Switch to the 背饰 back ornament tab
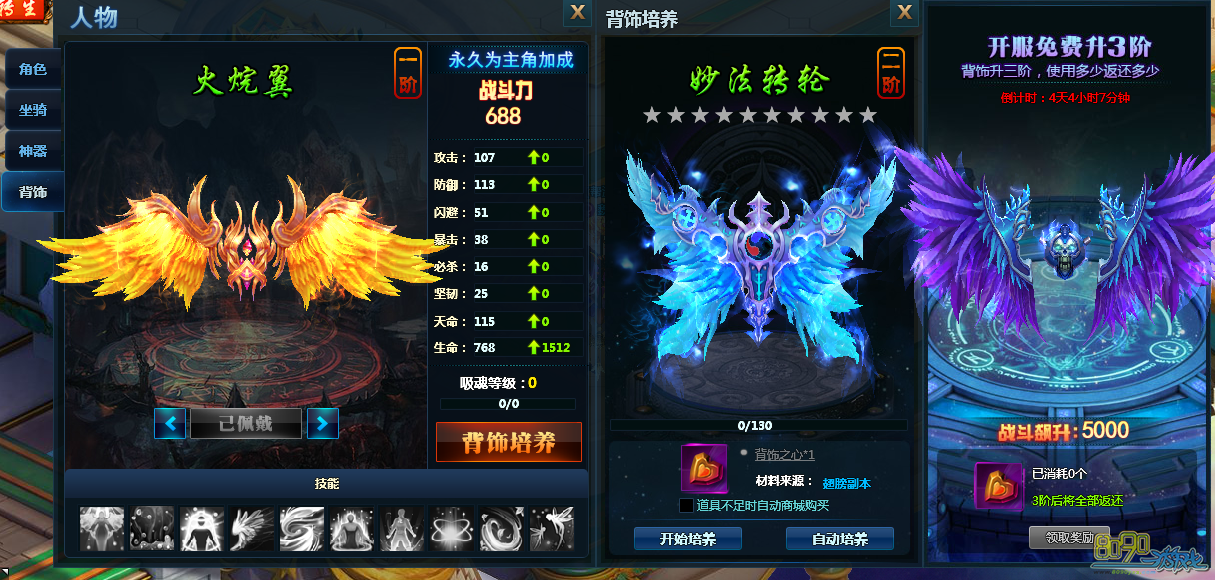Image resolution: width=1215 pixels, height=580 pixels. point(33,191)
